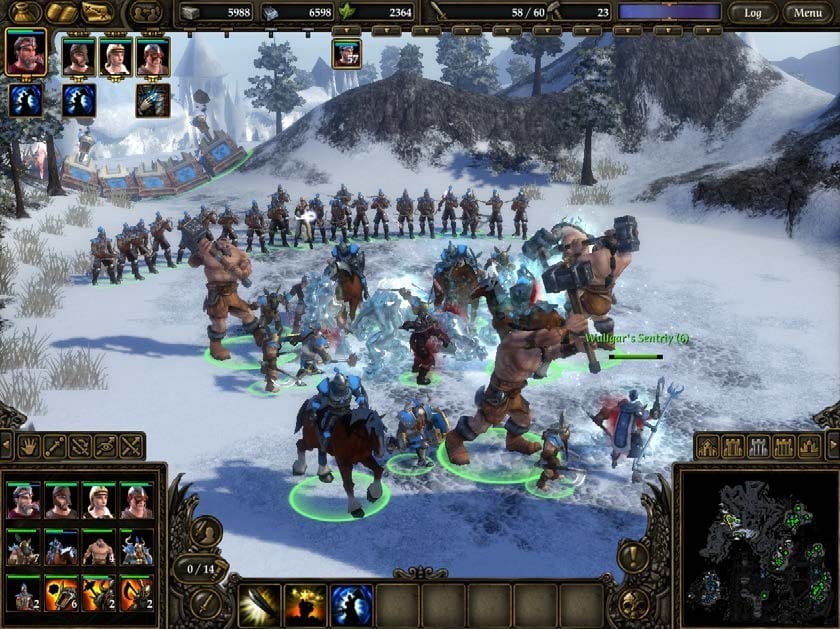Activate the spiked claw ability icon
The height and width of the screenshot is (629, 840).
tap(152, 99)
